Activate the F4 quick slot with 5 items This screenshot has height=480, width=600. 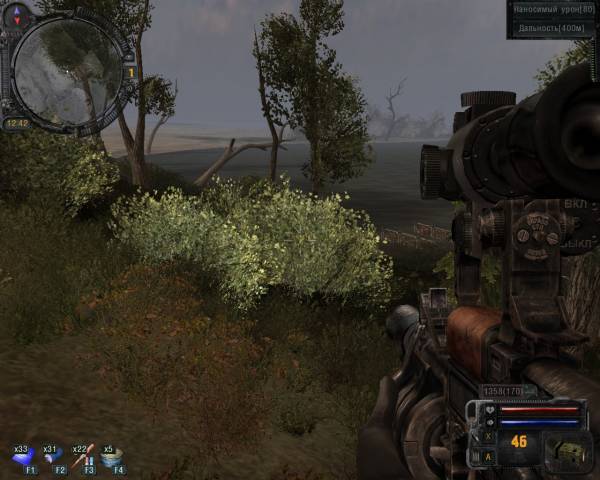(x=111, y=456)
